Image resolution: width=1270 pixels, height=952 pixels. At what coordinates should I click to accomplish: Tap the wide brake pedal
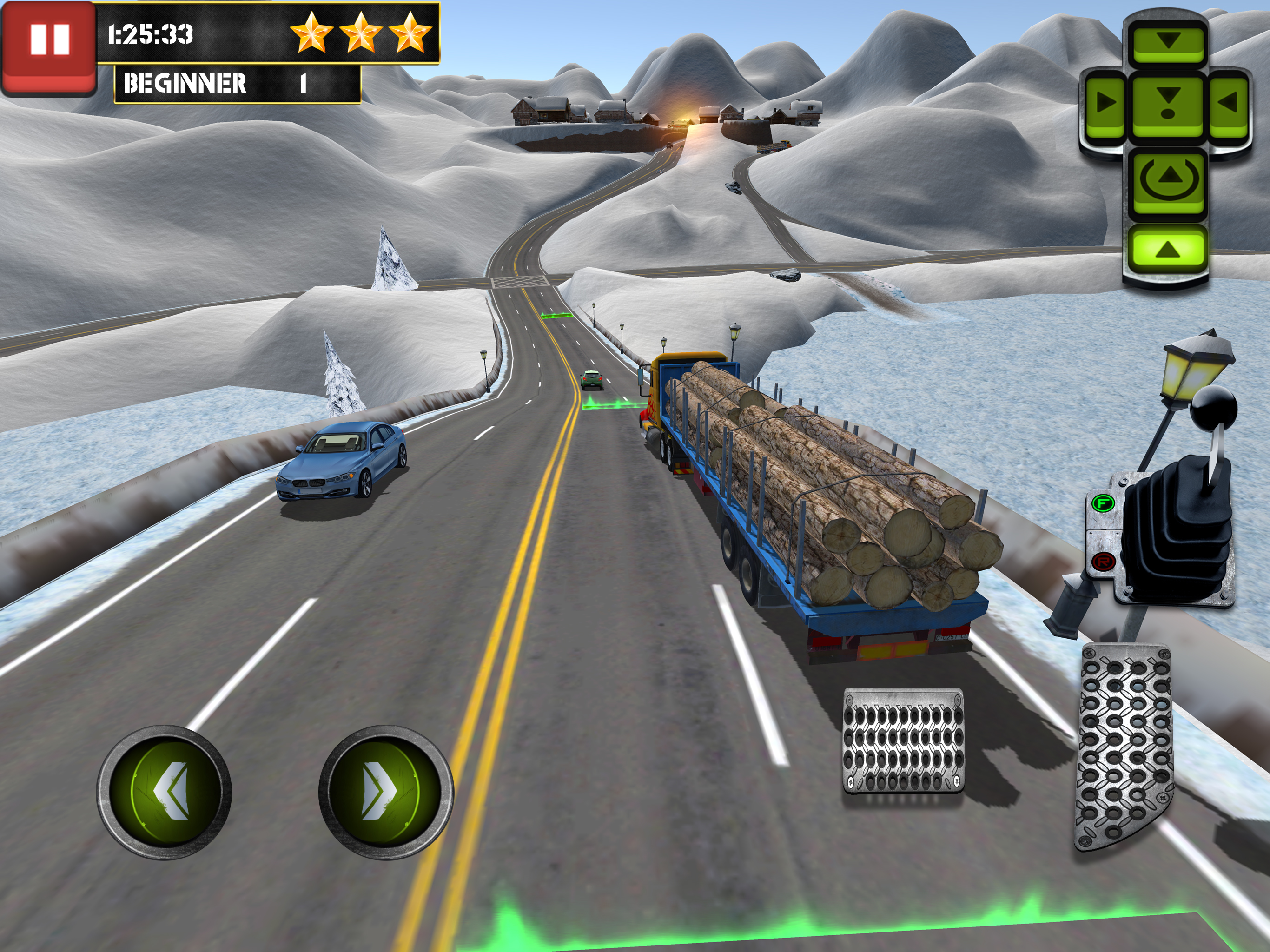[903, 740]
